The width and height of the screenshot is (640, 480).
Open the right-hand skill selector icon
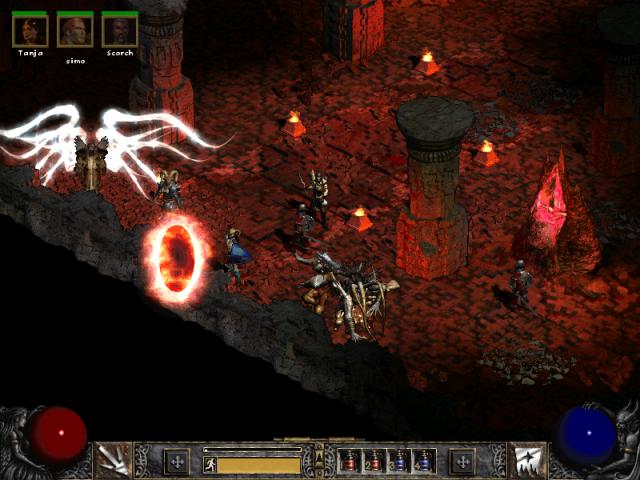click(x=527, y=460)
